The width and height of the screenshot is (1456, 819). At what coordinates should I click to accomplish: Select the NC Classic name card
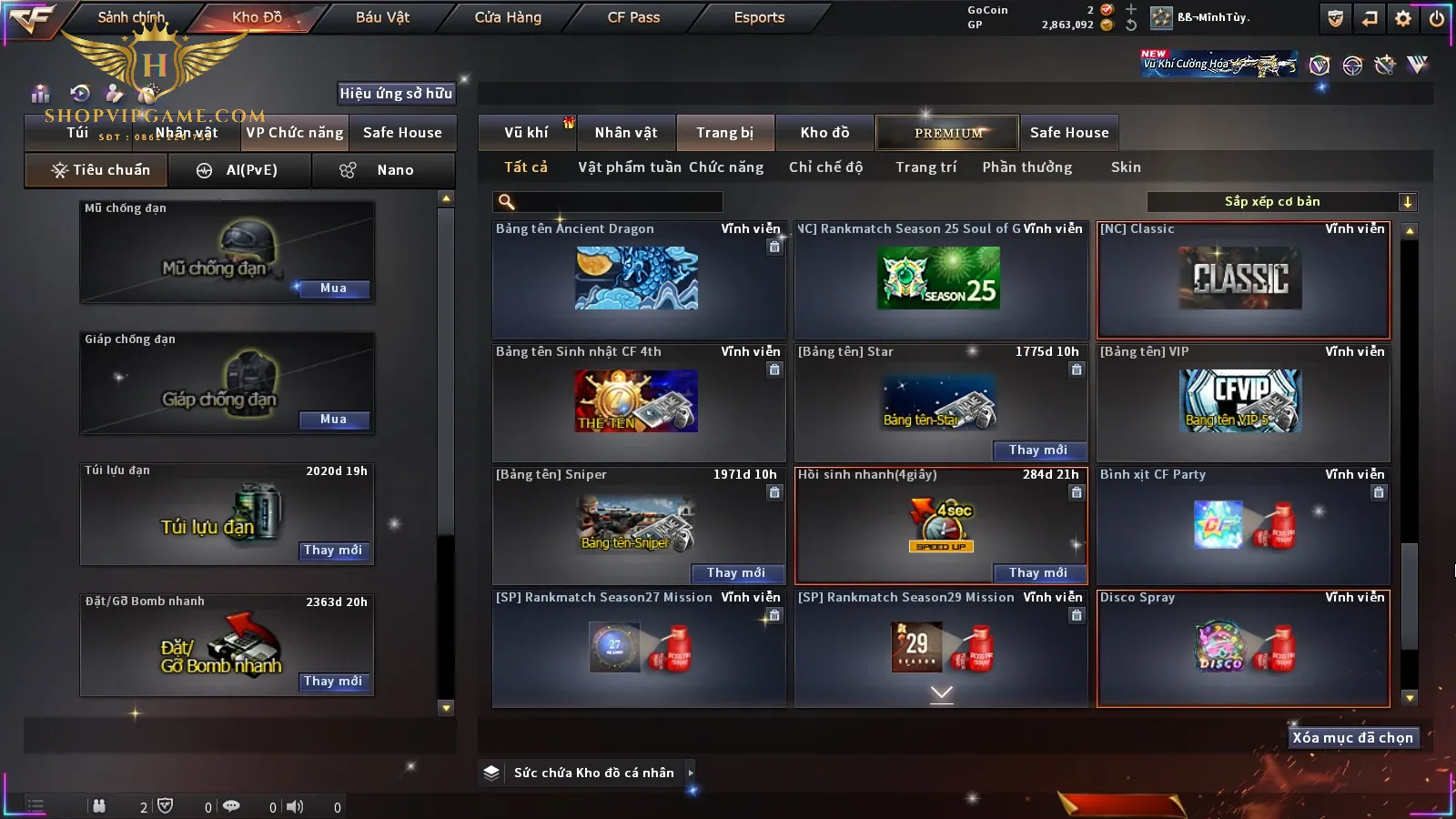[x=1243, y=280]
